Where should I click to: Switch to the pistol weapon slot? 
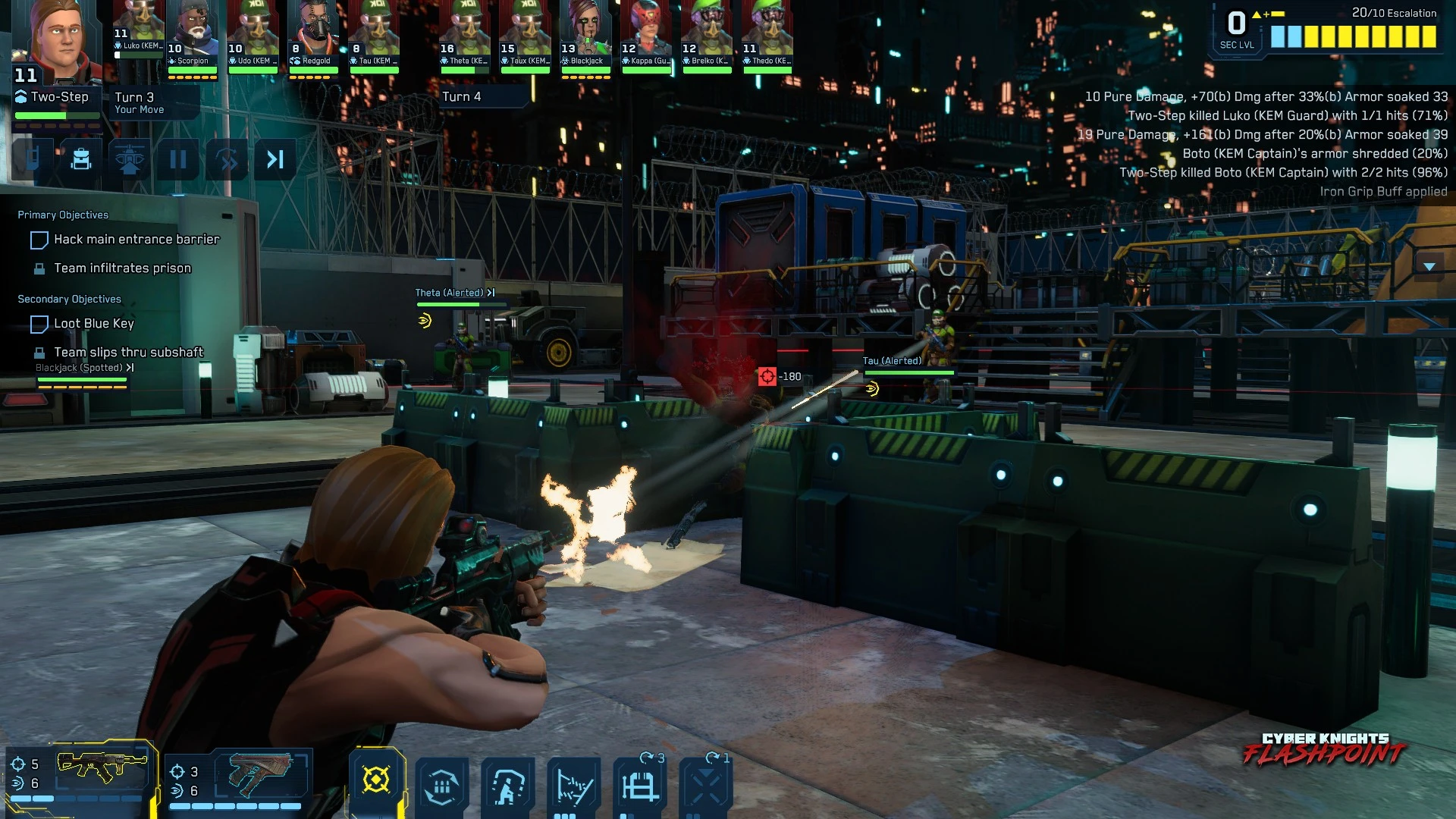coord(259,773)
